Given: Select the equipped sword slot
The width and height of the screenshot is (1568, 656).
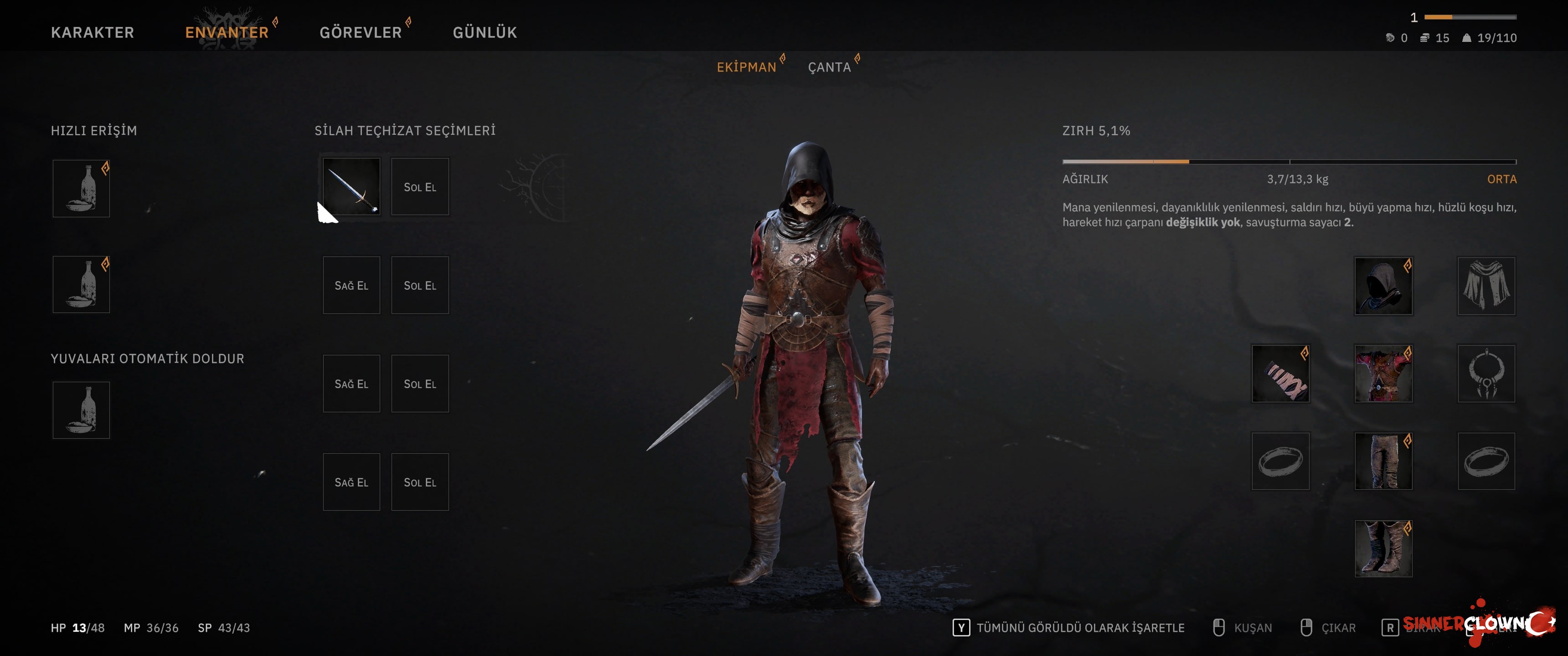Looking at the screenshot, I should (x=351, y=187).
